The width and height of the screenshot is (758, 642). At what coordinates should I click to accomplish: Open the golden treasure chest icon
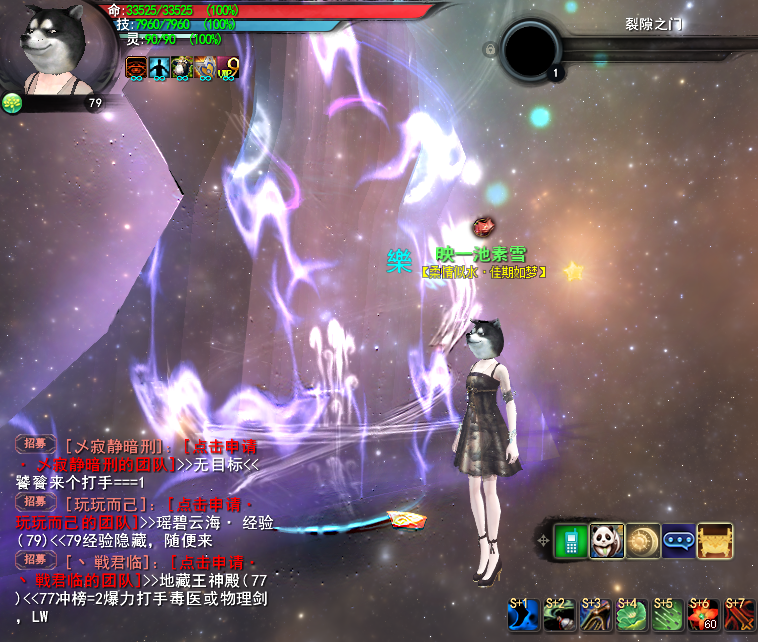coord(715,541)
